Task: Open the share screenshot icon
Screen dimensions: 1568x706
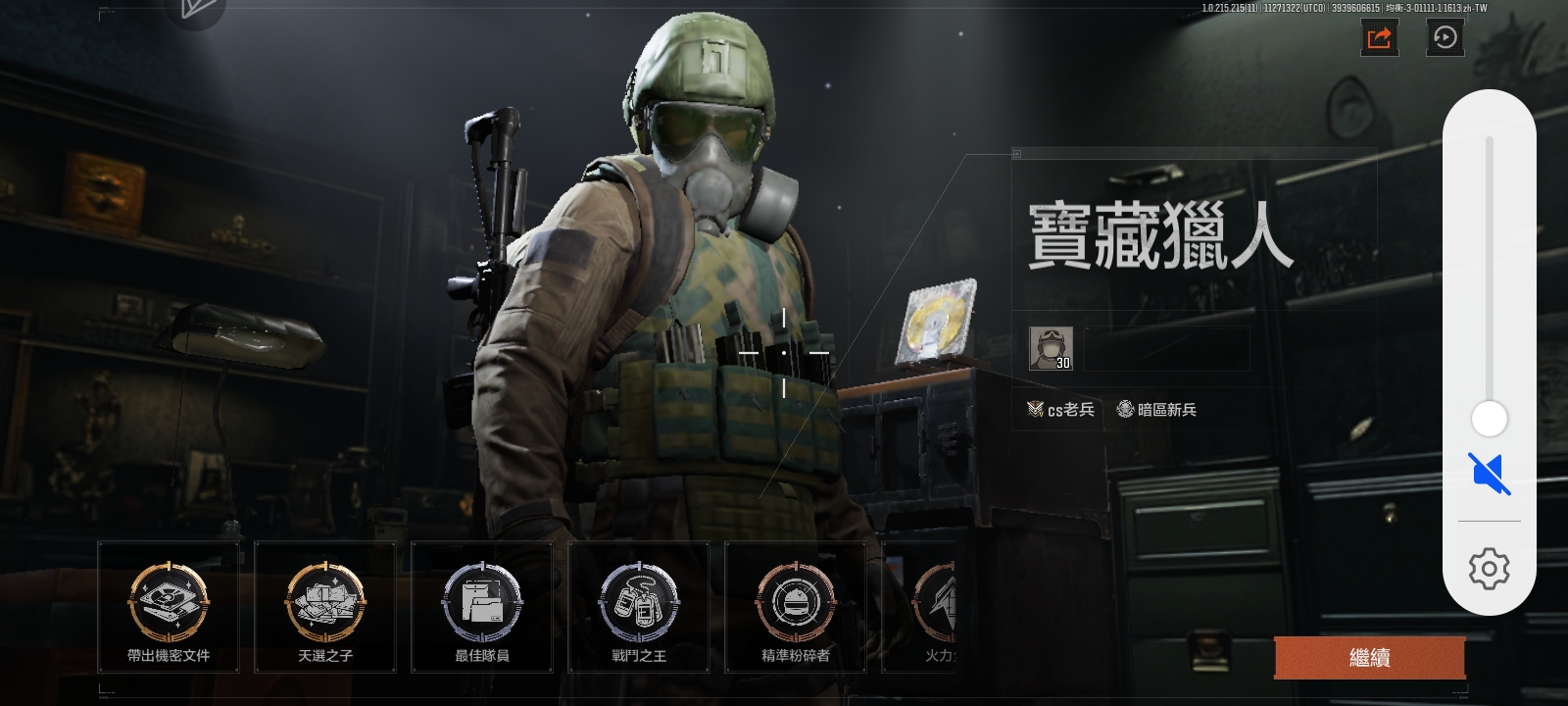Action: [1380, 37]
